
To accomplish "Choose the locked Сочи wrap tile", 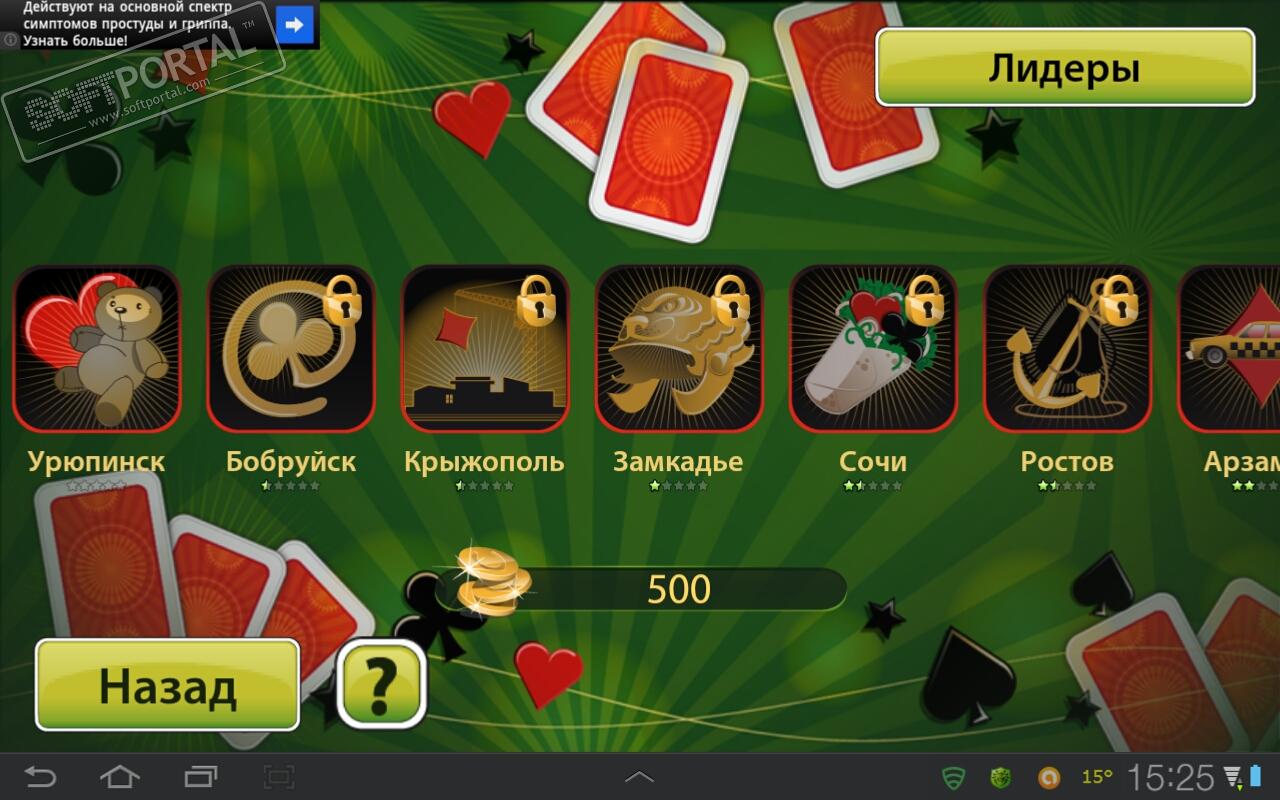I will pos(873,349).
